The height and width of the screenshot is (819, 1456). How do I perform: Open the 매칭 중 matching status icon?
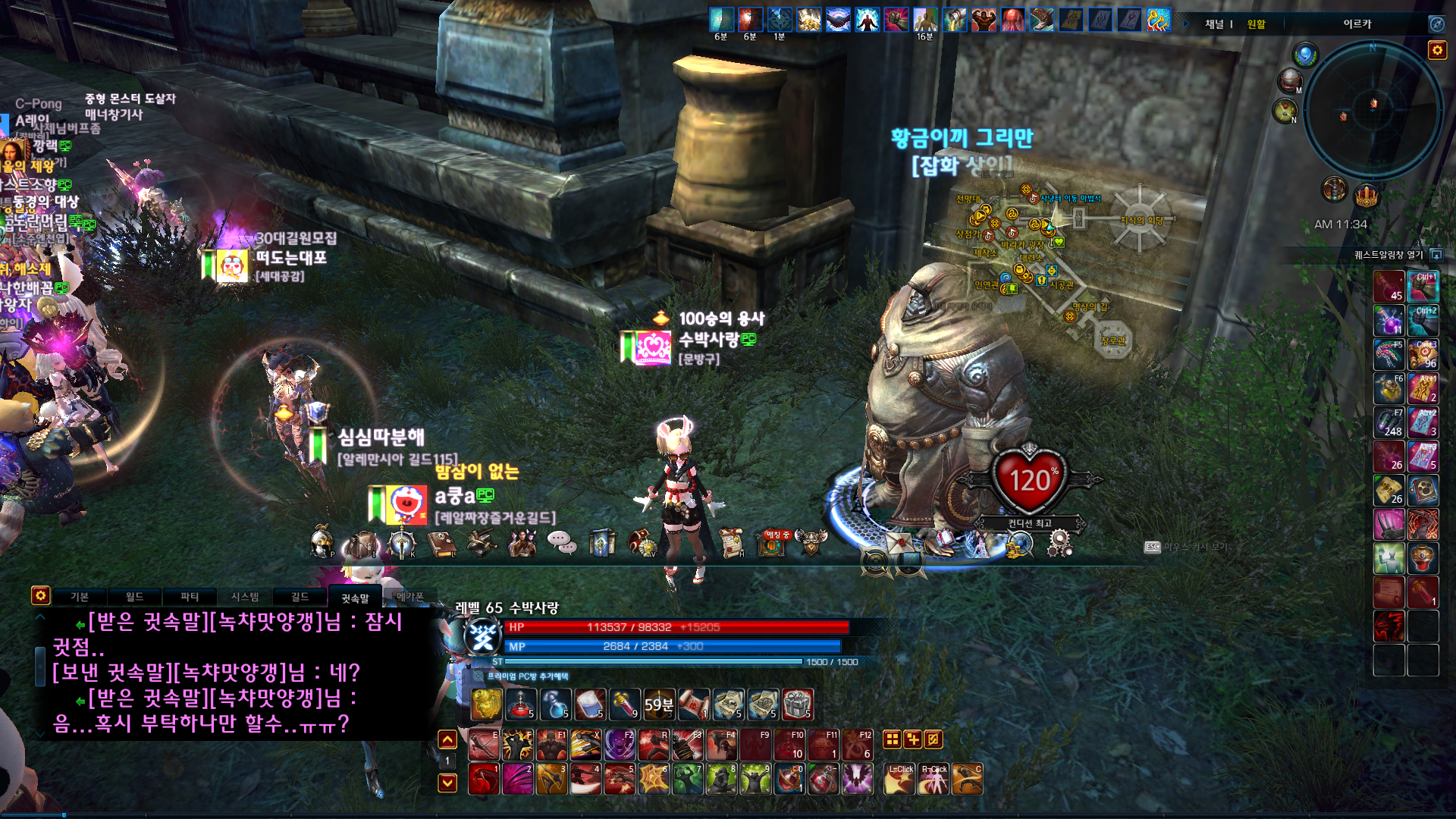[x=772, y=543]
